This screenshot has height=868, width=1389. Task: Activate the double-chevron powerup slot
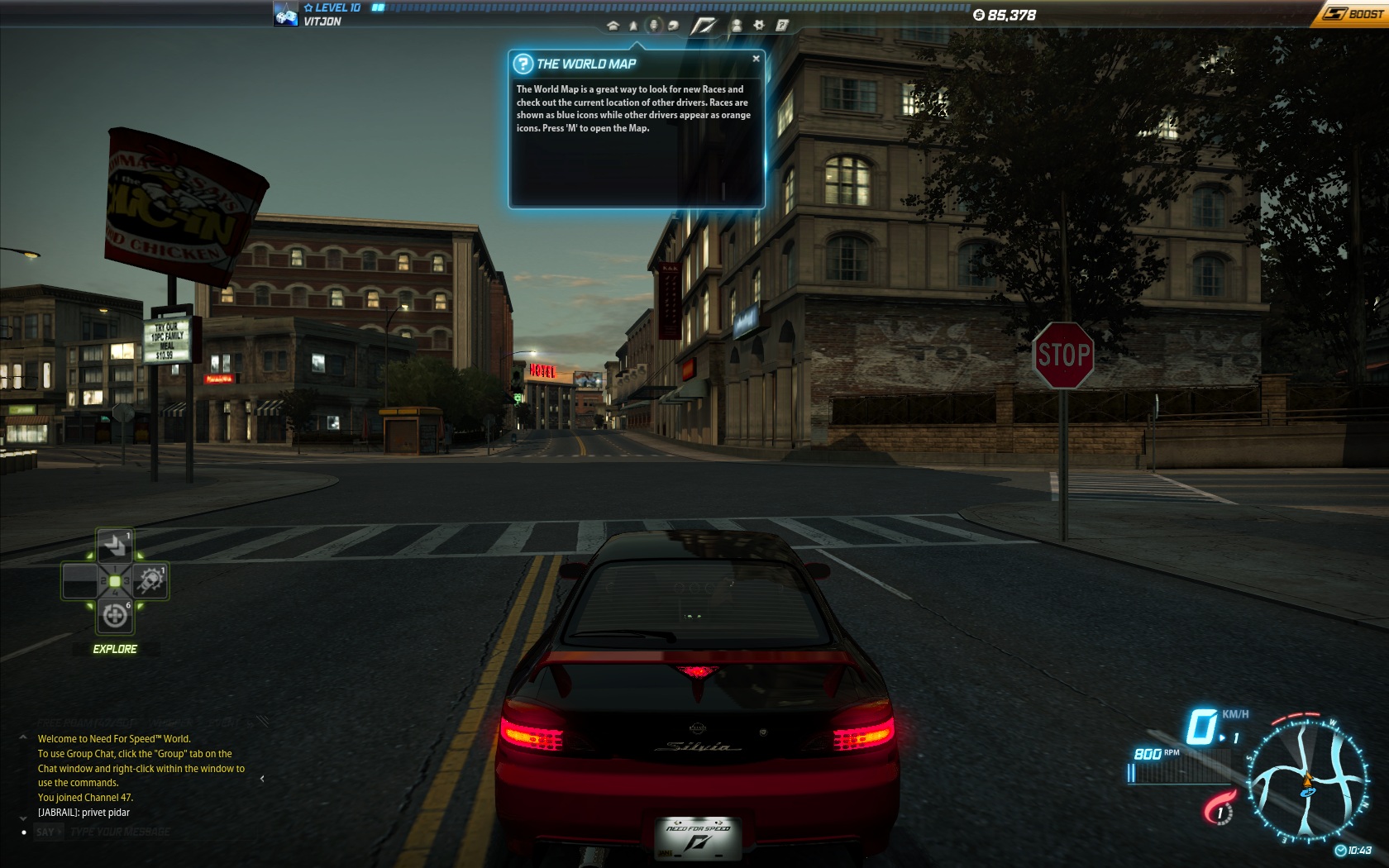pos(114,546)
